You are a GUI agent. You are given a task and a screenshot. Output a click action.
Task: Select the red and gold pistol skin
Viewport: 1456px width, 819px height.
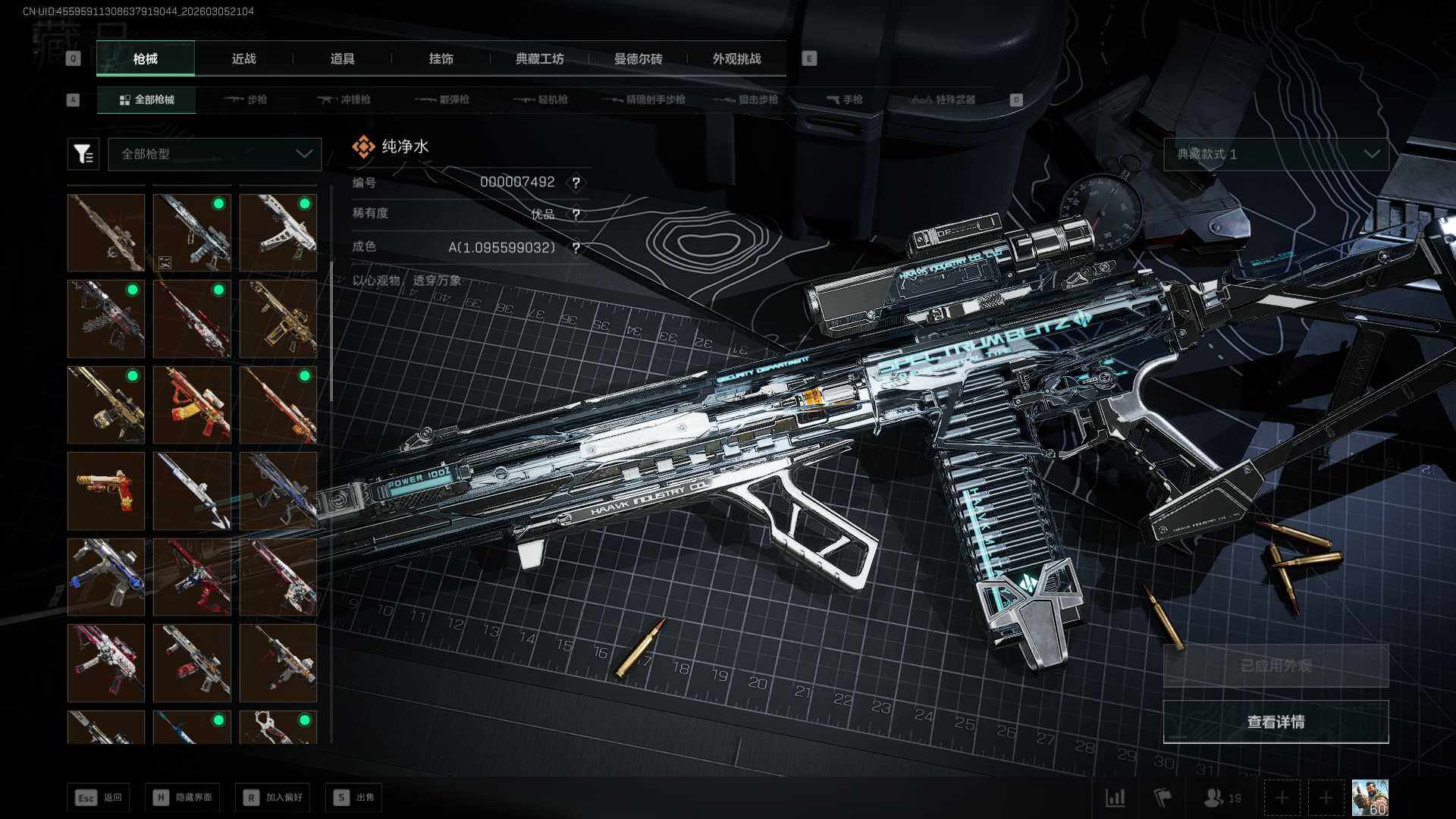tap(106, 491)
